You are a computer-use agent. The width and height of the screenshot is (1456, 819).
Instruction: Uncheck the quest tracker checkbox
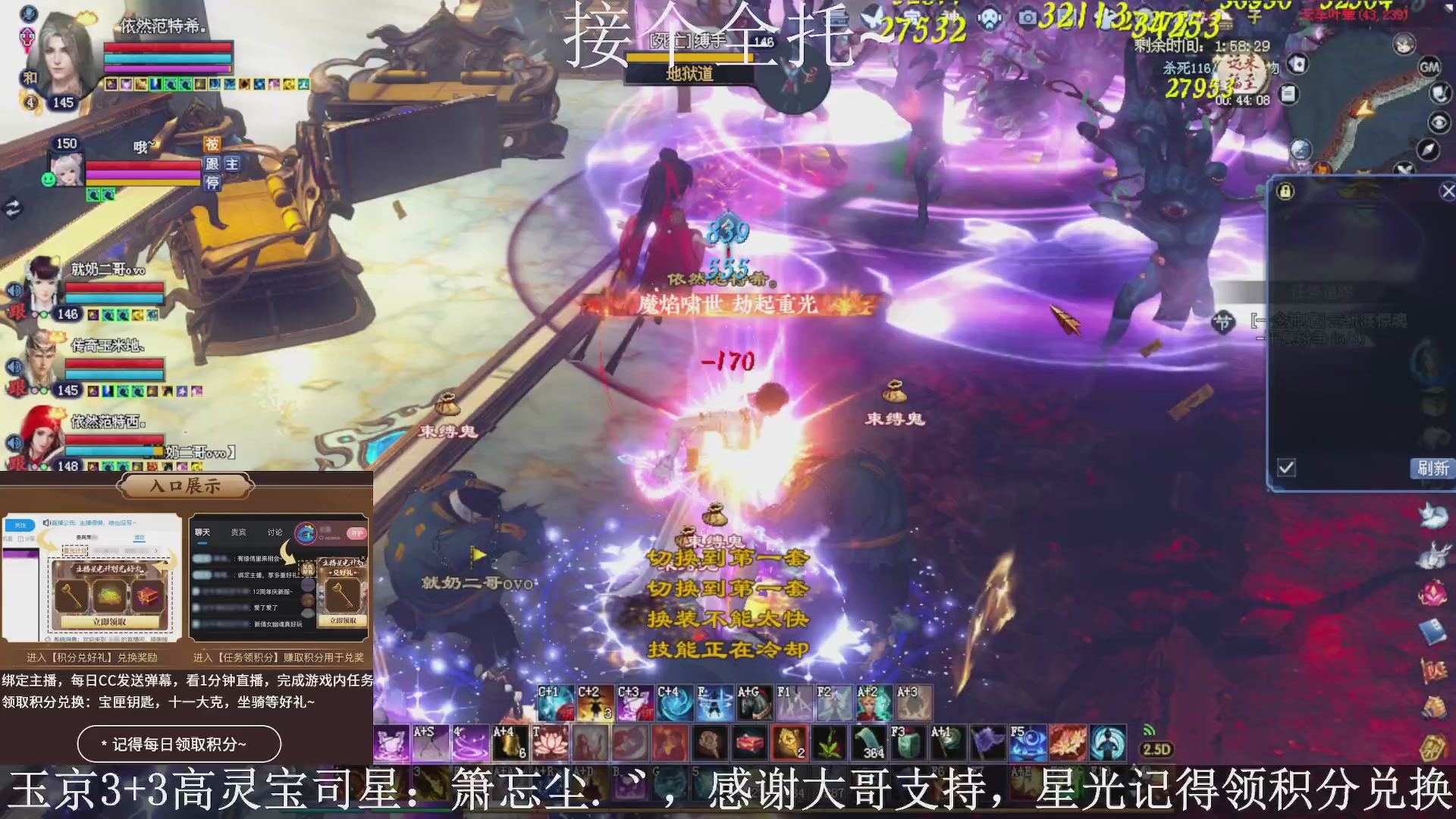[1286, 469]
